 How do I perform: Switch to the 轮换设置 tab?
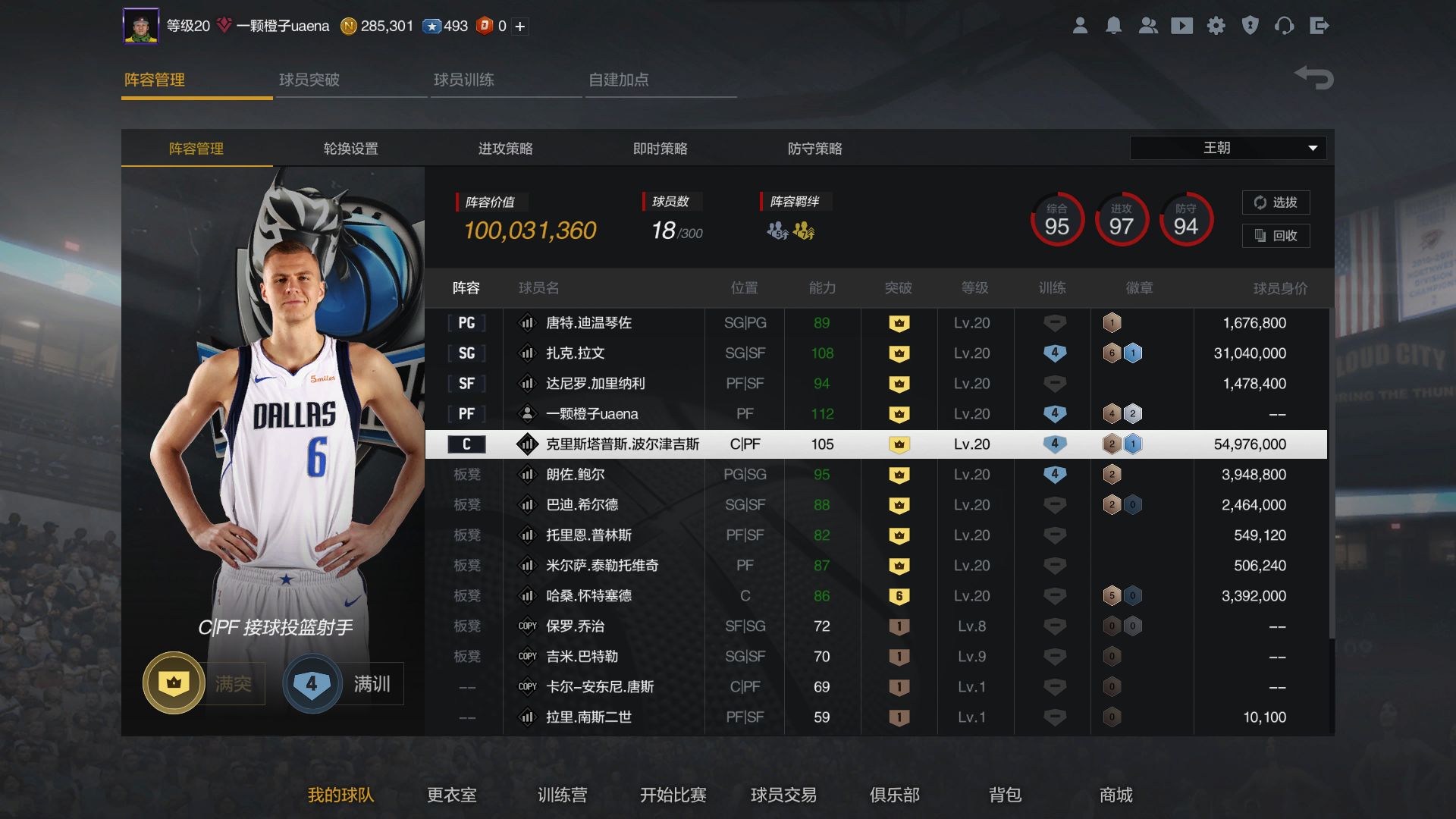pyautogui.click(x=350, y=149)
